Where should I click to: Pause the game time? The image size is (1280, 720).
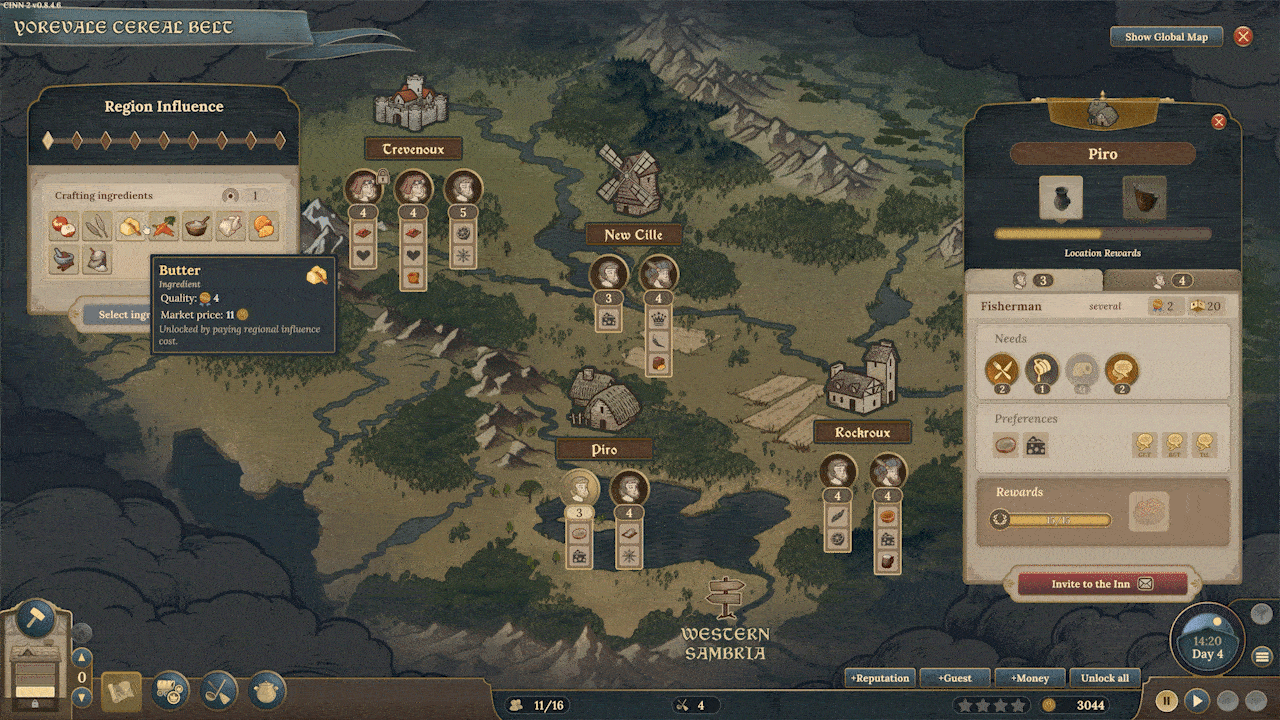[1166, 701]
